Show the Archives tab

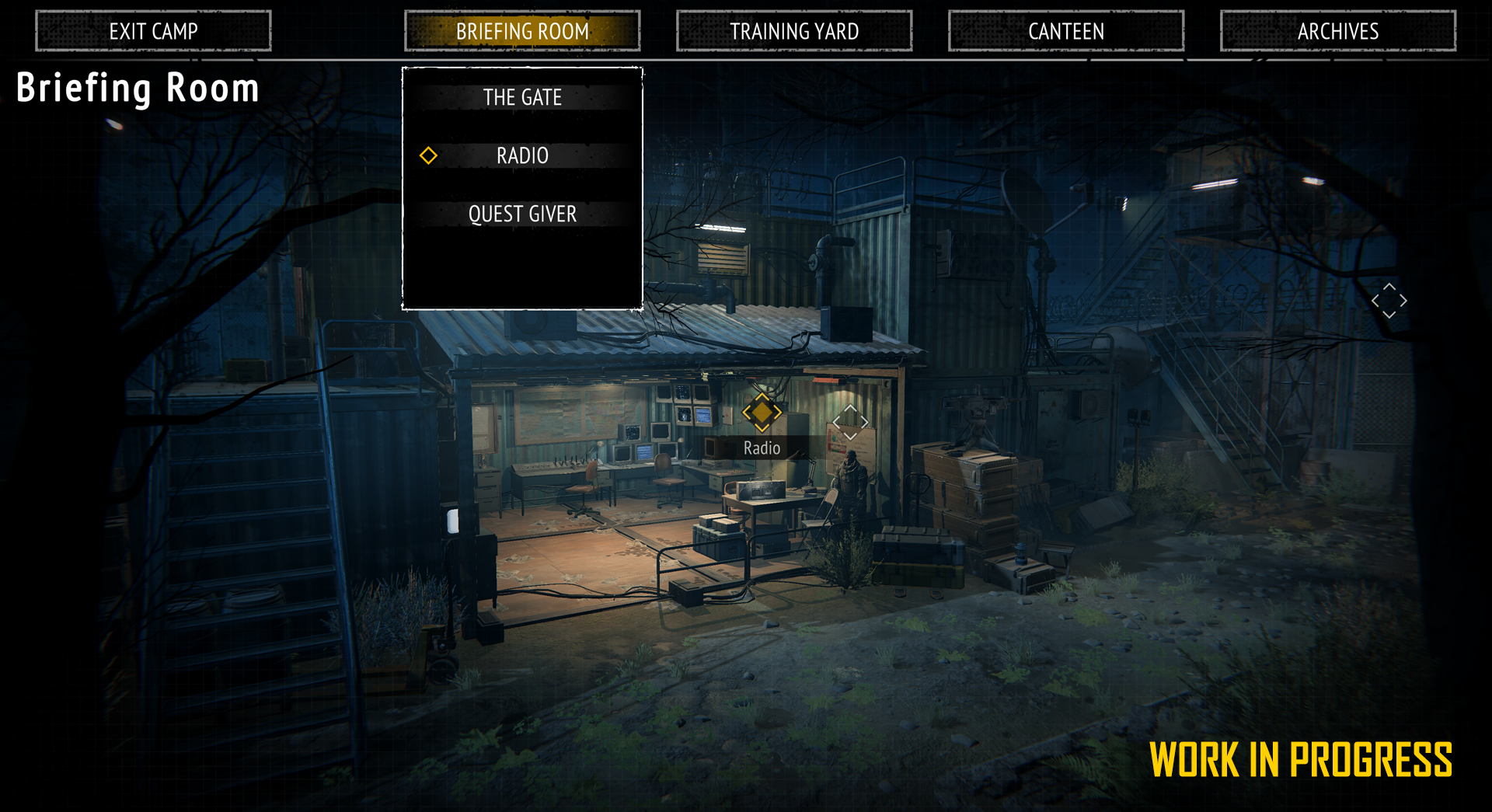click(1338, 31)
